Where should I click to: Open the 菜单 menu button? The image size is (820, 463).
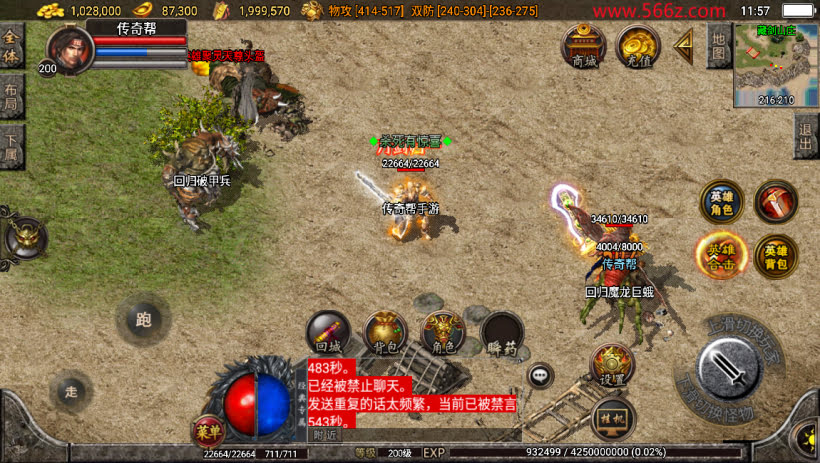tap(207, 431)
